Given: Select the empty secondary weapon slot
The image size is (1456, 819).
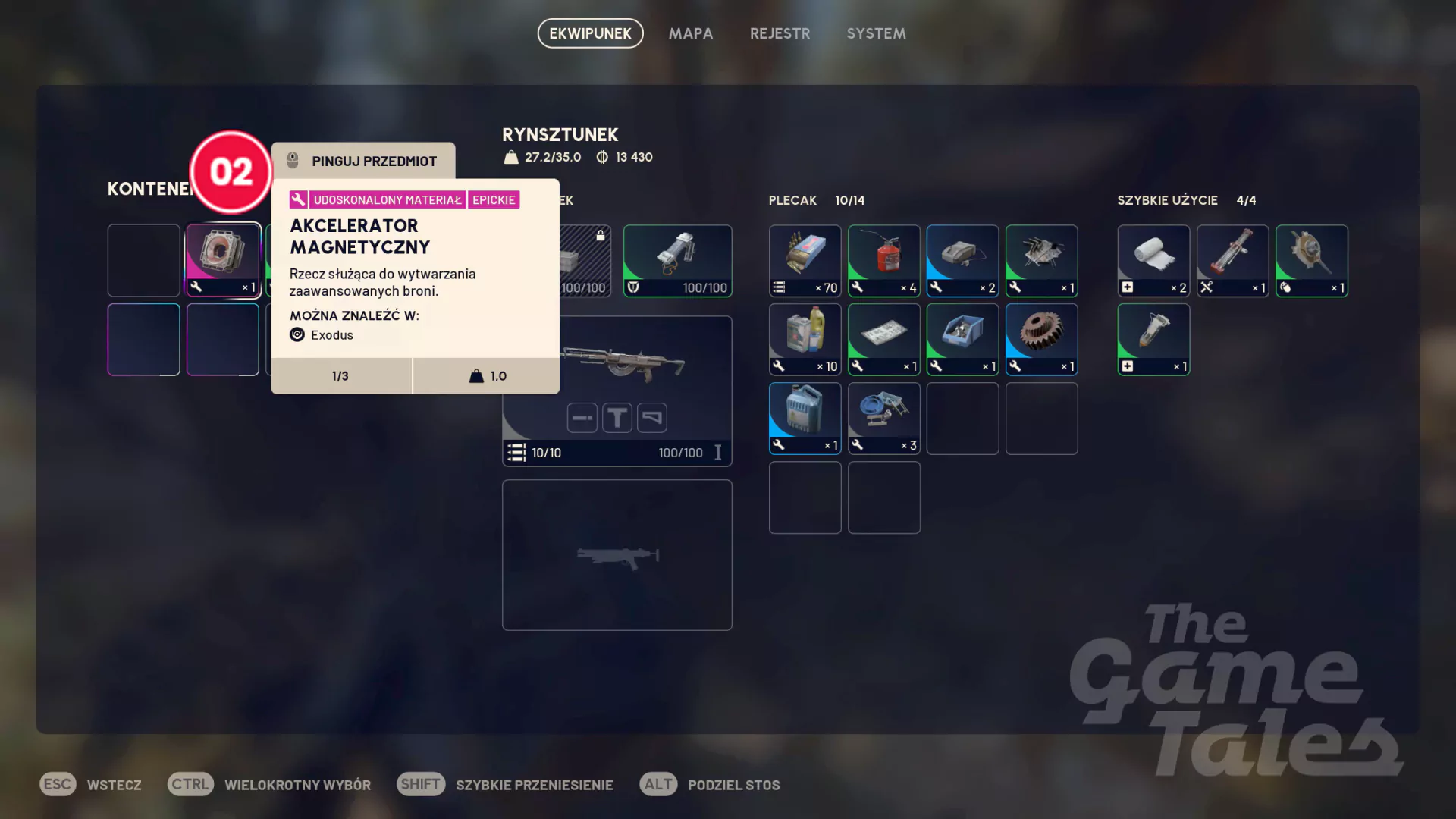Looking at the screenshot, I should (617, 554).
